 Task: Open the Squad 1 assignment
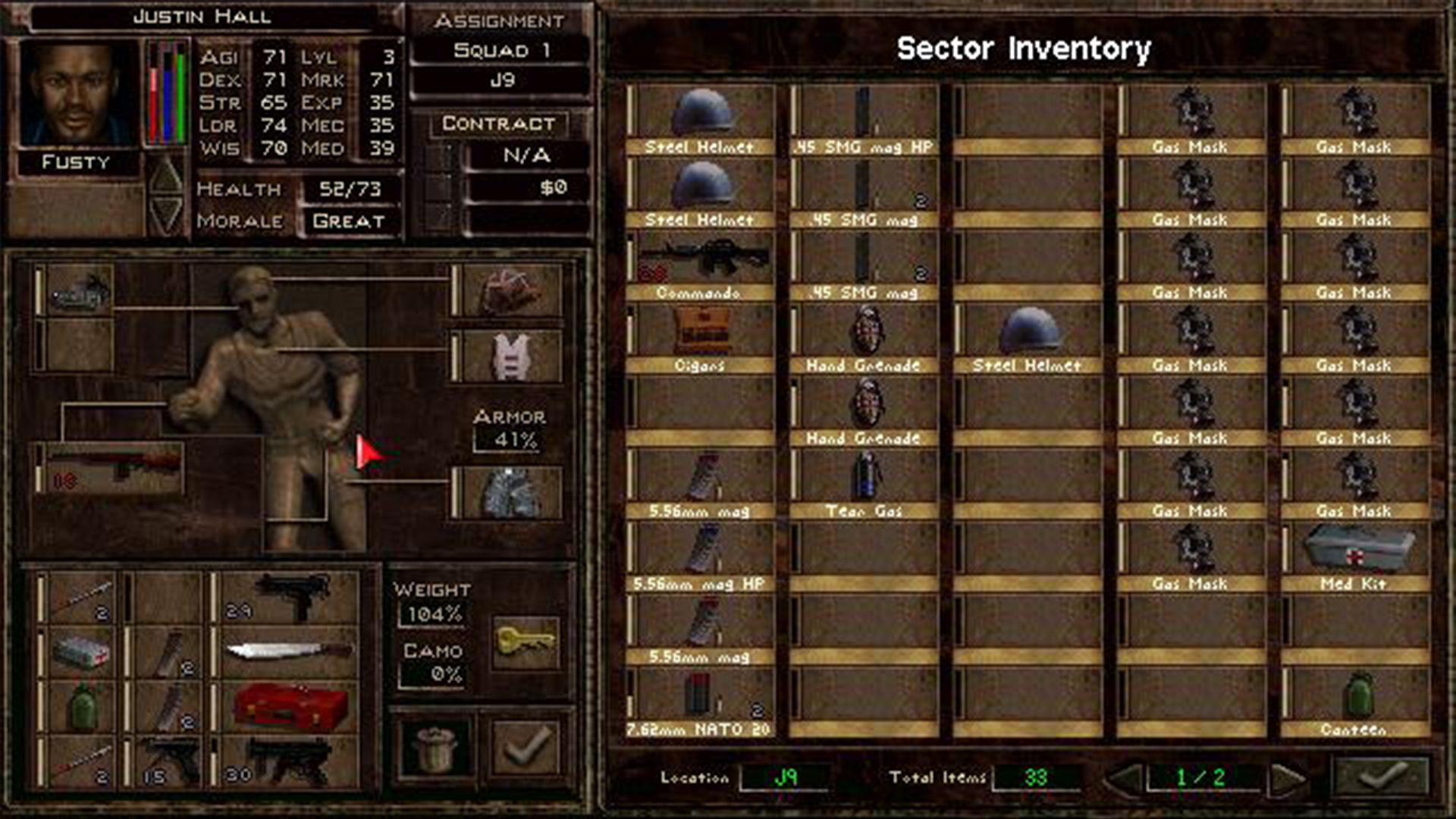pyautogui.click(x=501, y=48)
